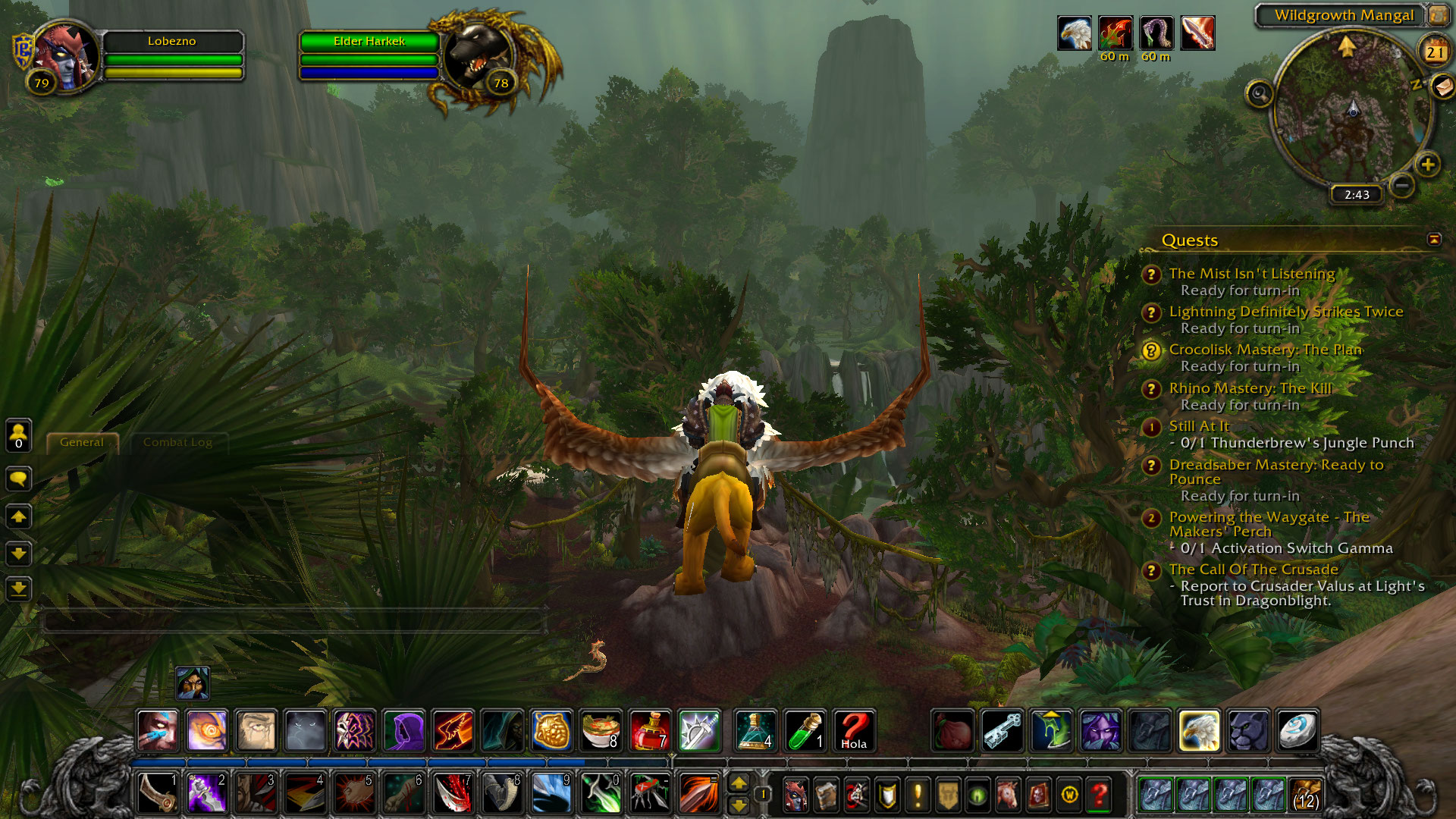
Task: Switch to the General chat tab
Action: 82,442
